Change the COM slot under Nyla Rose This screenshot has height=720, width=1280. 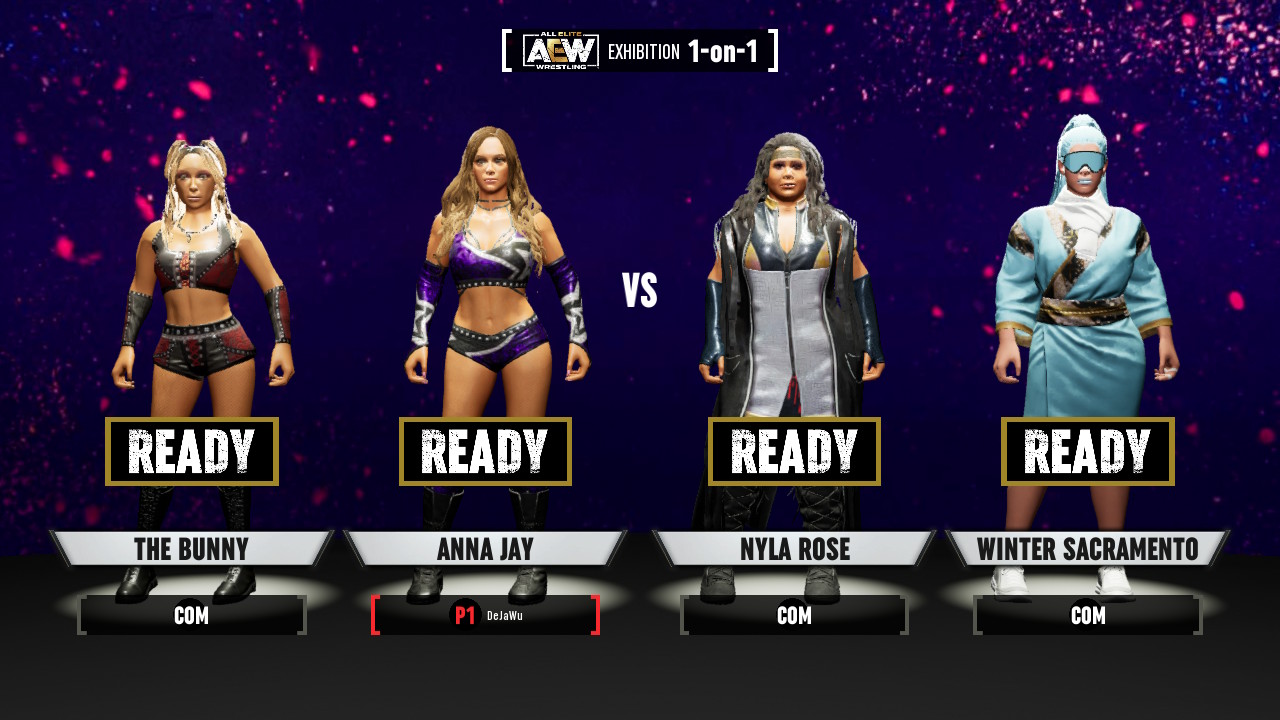coord(794,615)
